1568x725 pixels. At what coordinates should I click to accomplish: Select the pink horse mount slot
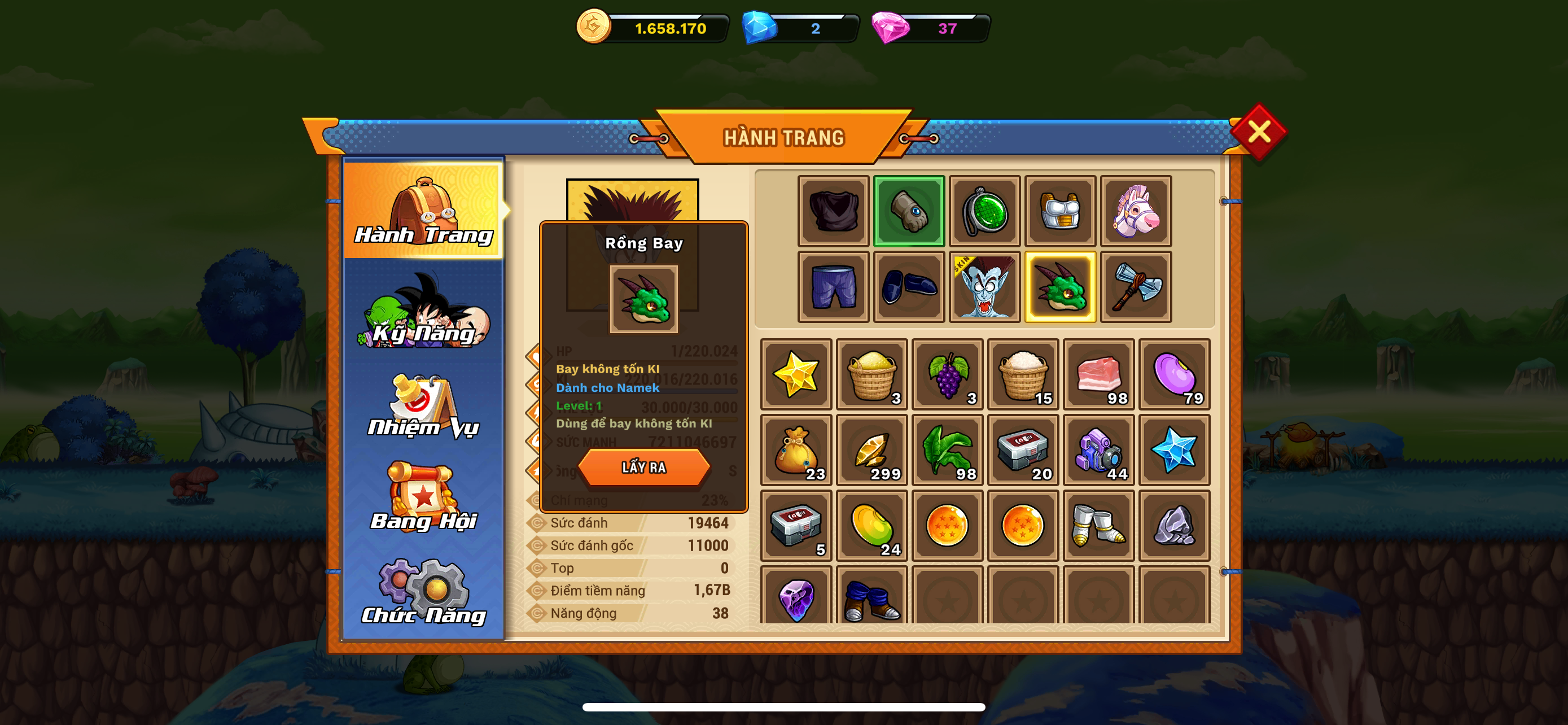(x=1135, y=211)
